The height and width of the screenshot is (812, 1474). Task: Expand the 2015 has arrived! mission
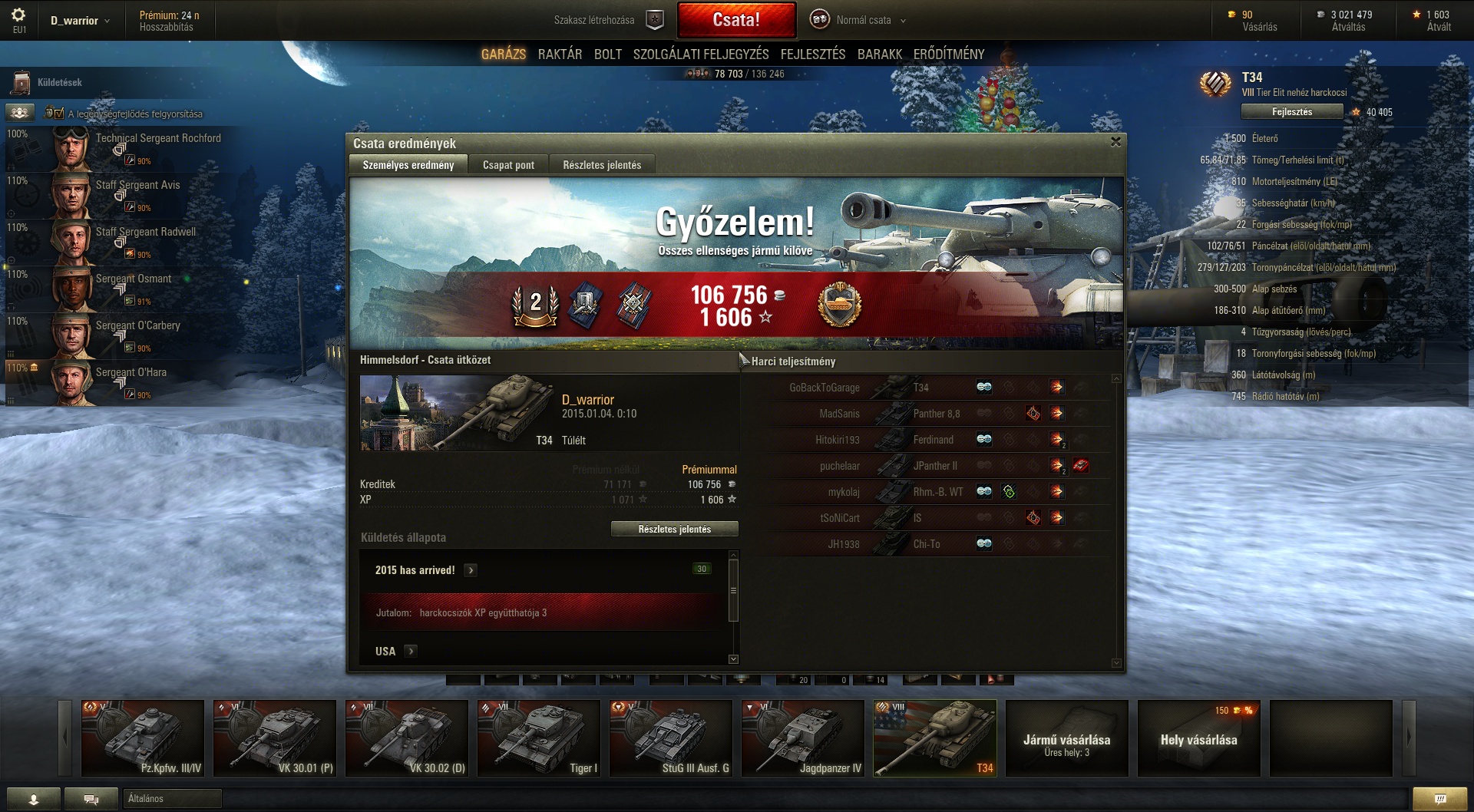(x=471, y=570)
